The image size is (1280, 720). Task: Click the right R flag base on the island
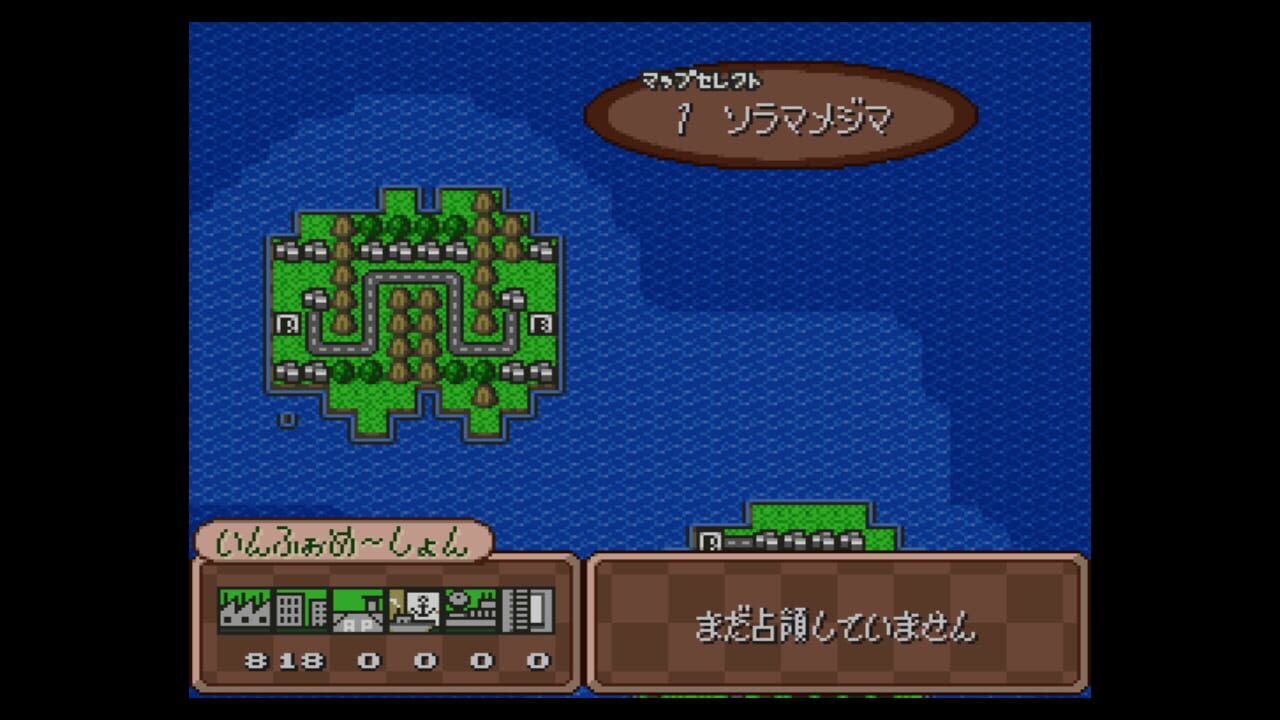542,322
